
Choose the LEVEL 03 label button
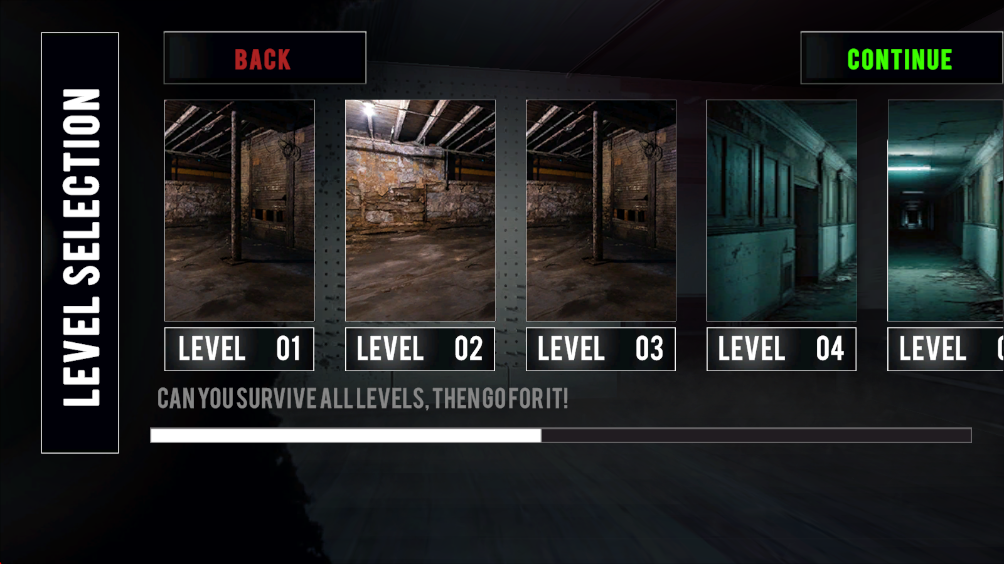(x=601, y=349)
